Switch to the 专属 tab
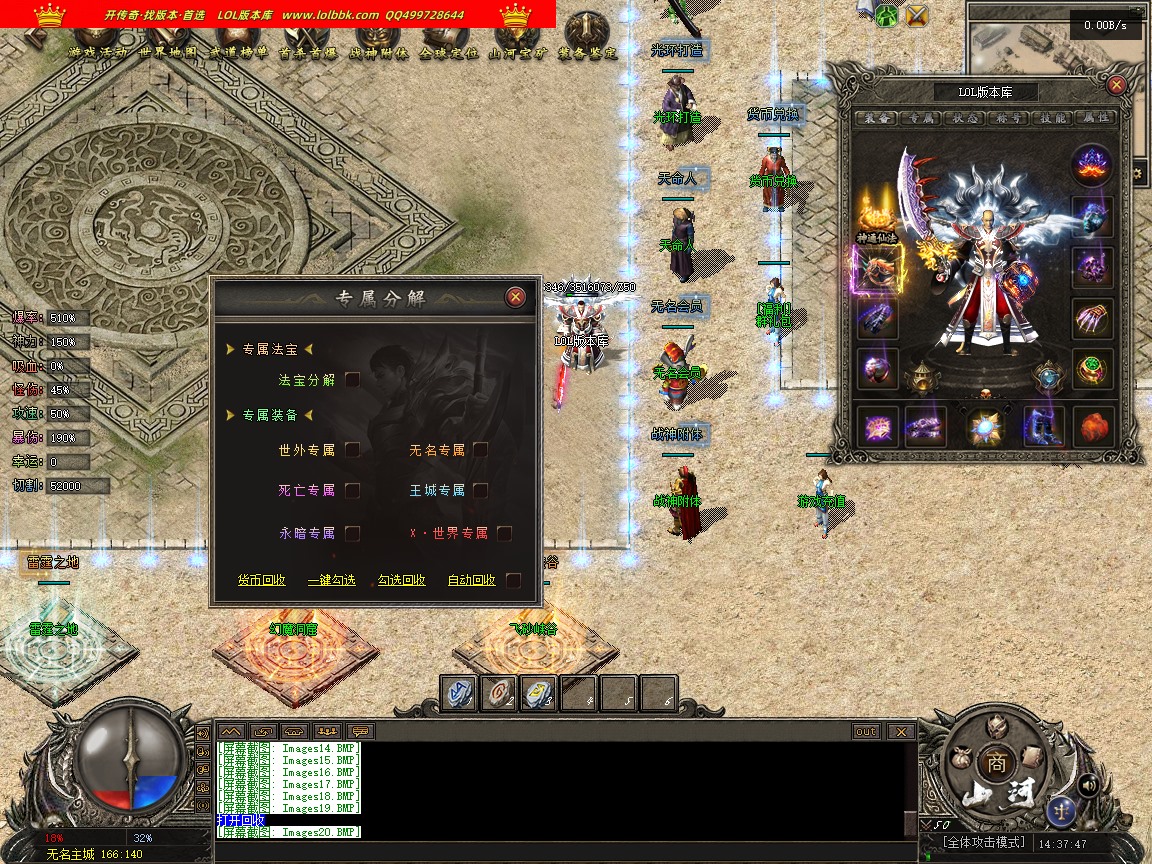The height and width of the screenshot is (864, 1152). click(916, 118)
